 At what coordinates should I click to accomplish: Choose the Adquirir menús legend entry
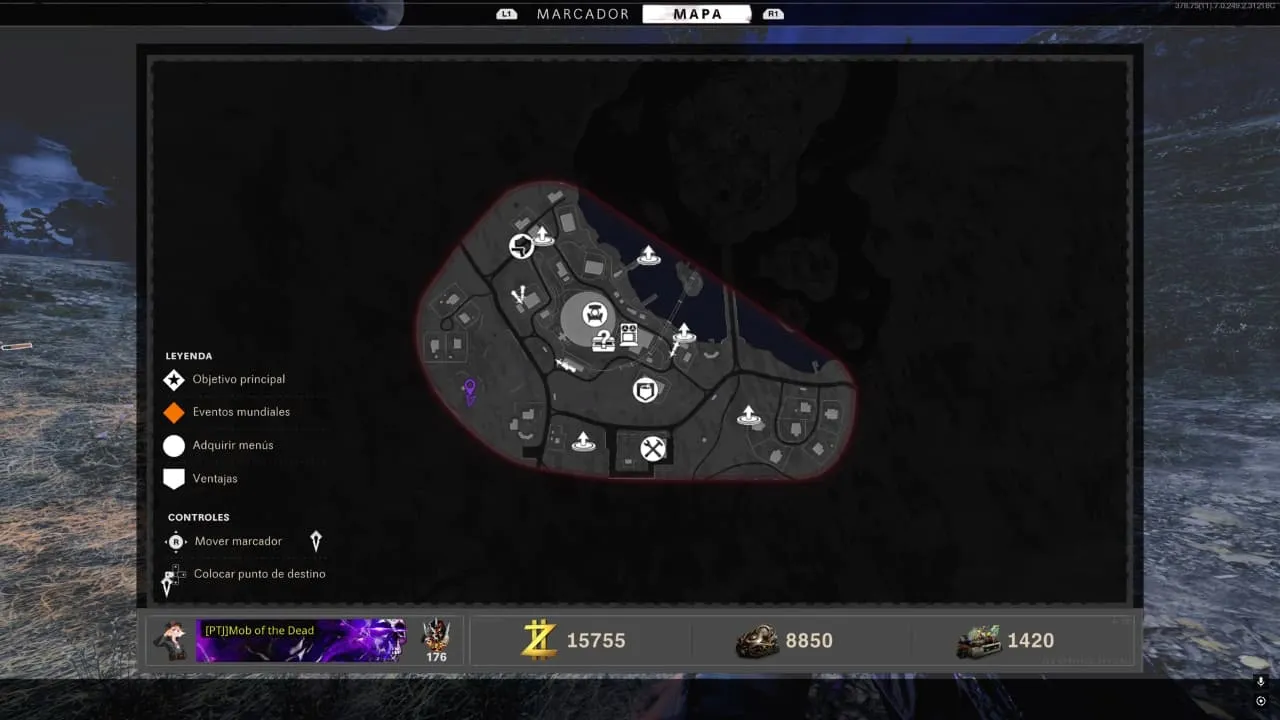tap(232, 446)
